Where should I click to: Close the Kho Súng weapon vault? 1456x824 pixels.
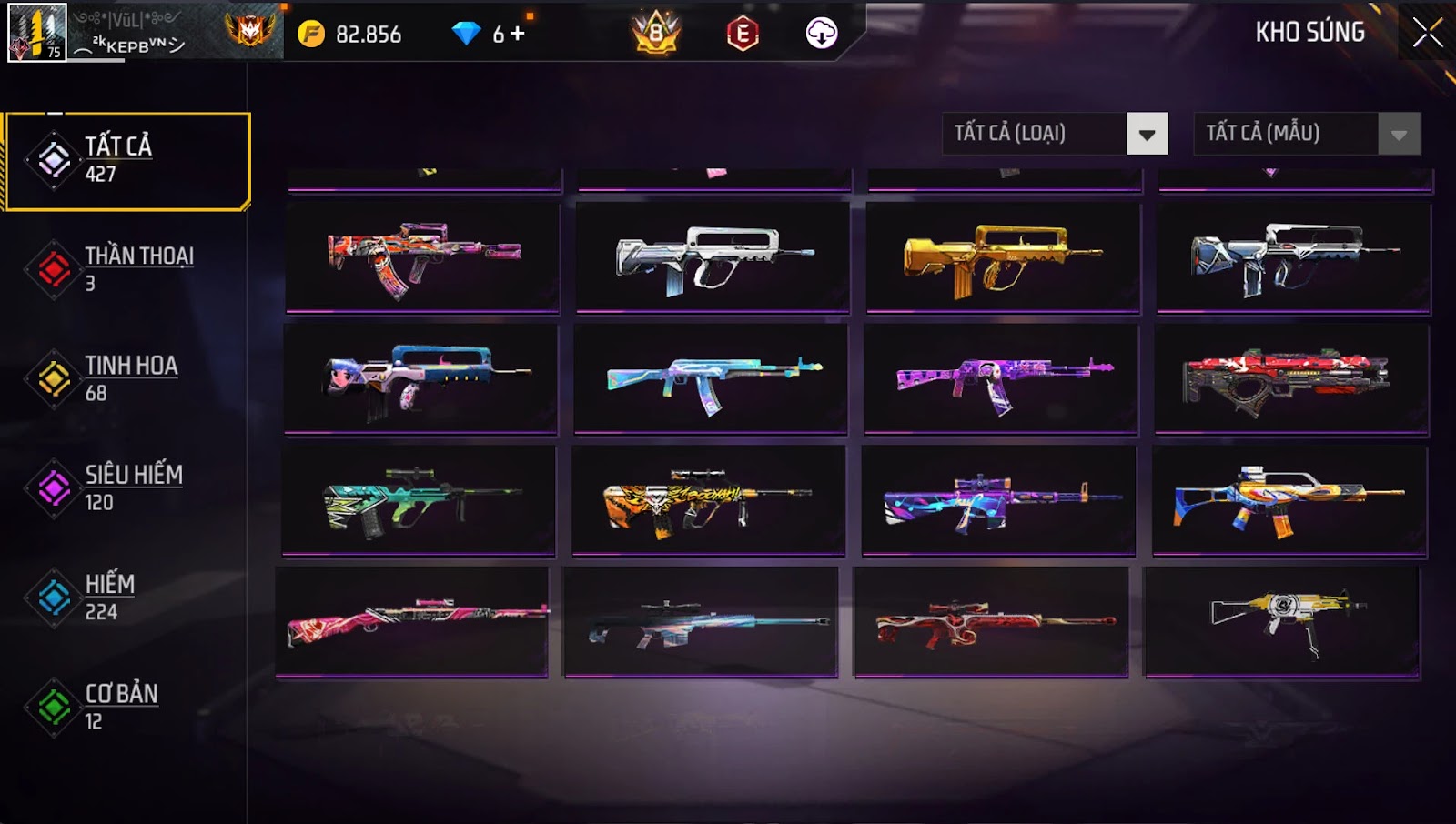click(x=1427, y=33)
